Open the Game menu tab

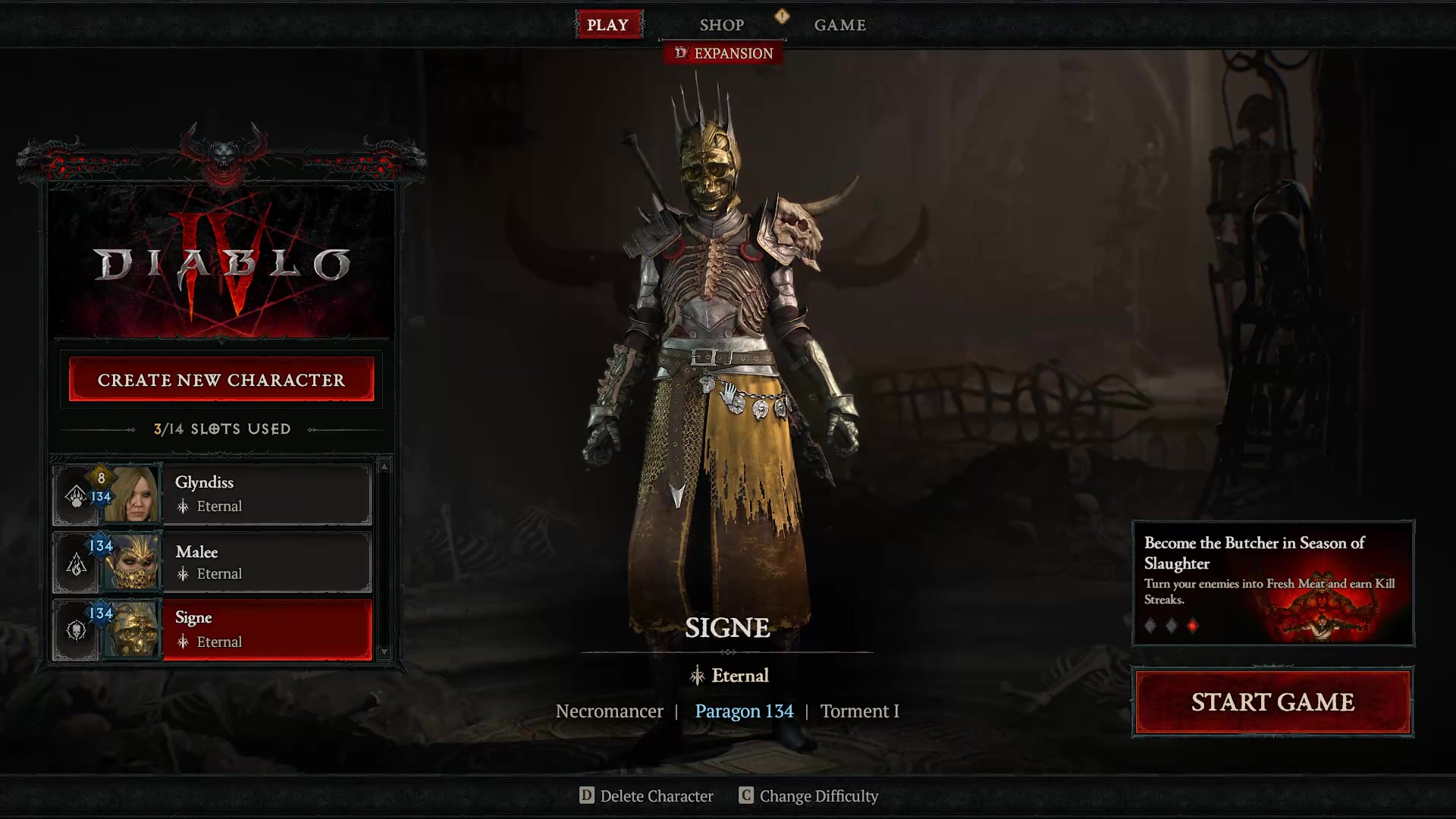pos(839,24)
